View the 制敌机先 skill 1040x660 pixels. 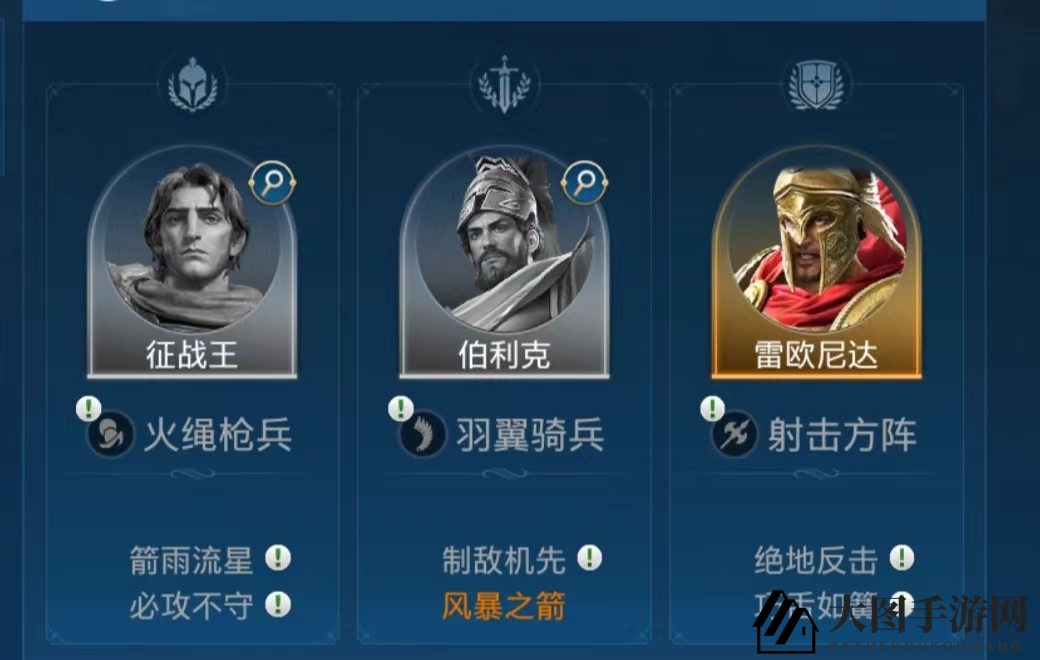pyautogui.click(x=504, y=560)
